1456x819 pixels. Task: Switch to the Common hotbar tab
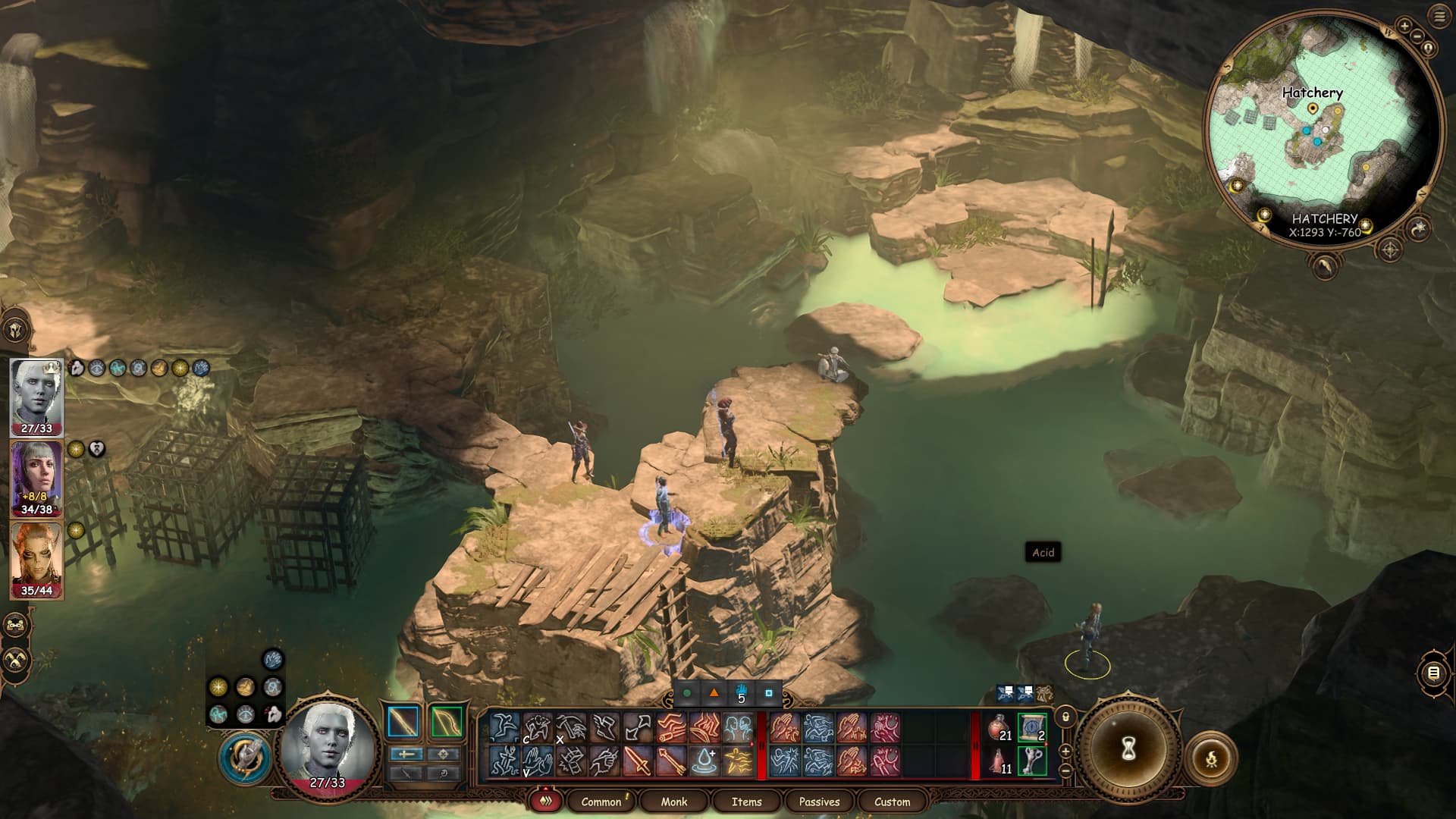[x=601, y=802]
